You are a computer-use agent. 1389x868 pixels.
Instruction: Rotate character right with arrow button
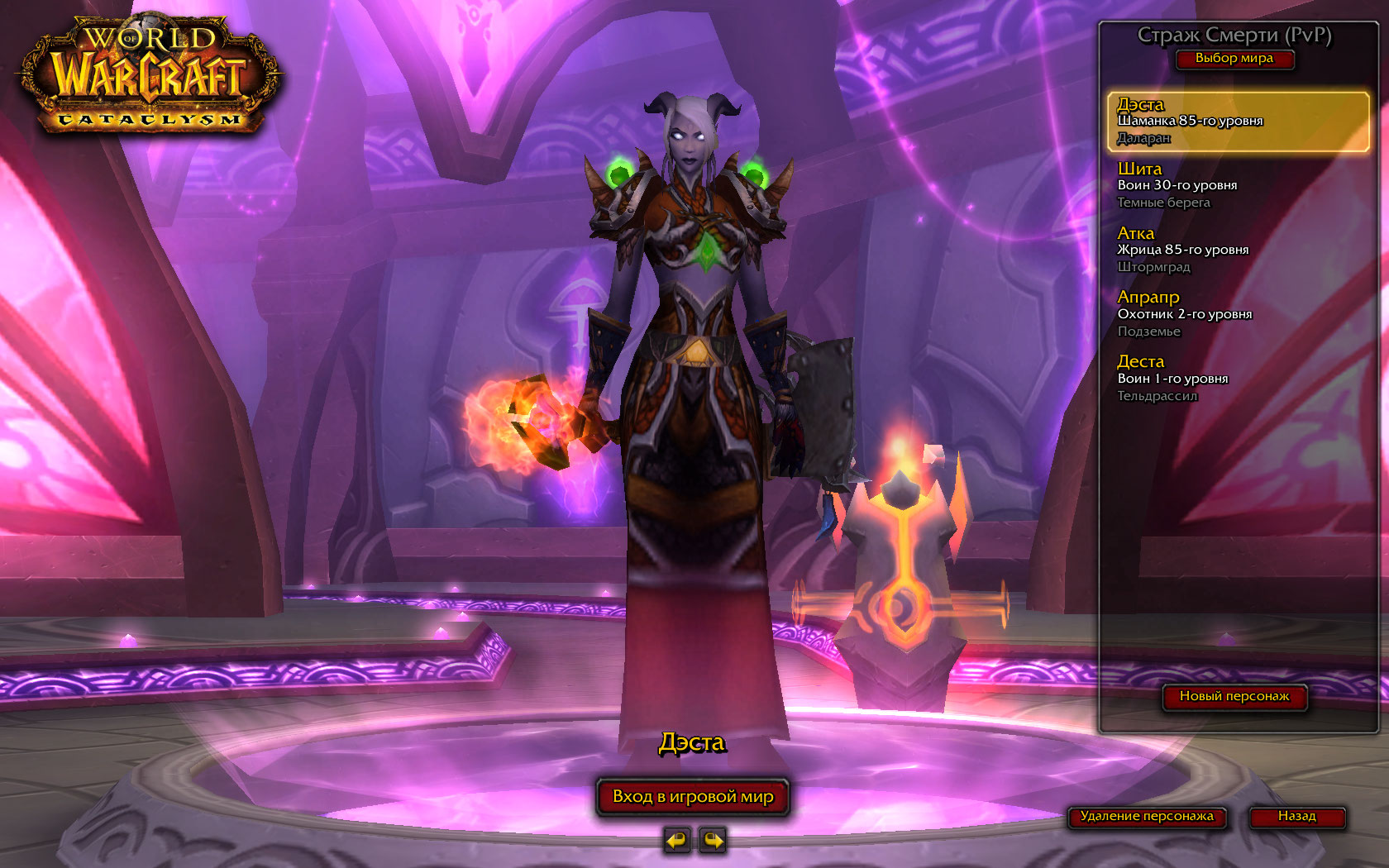point(712,841)
